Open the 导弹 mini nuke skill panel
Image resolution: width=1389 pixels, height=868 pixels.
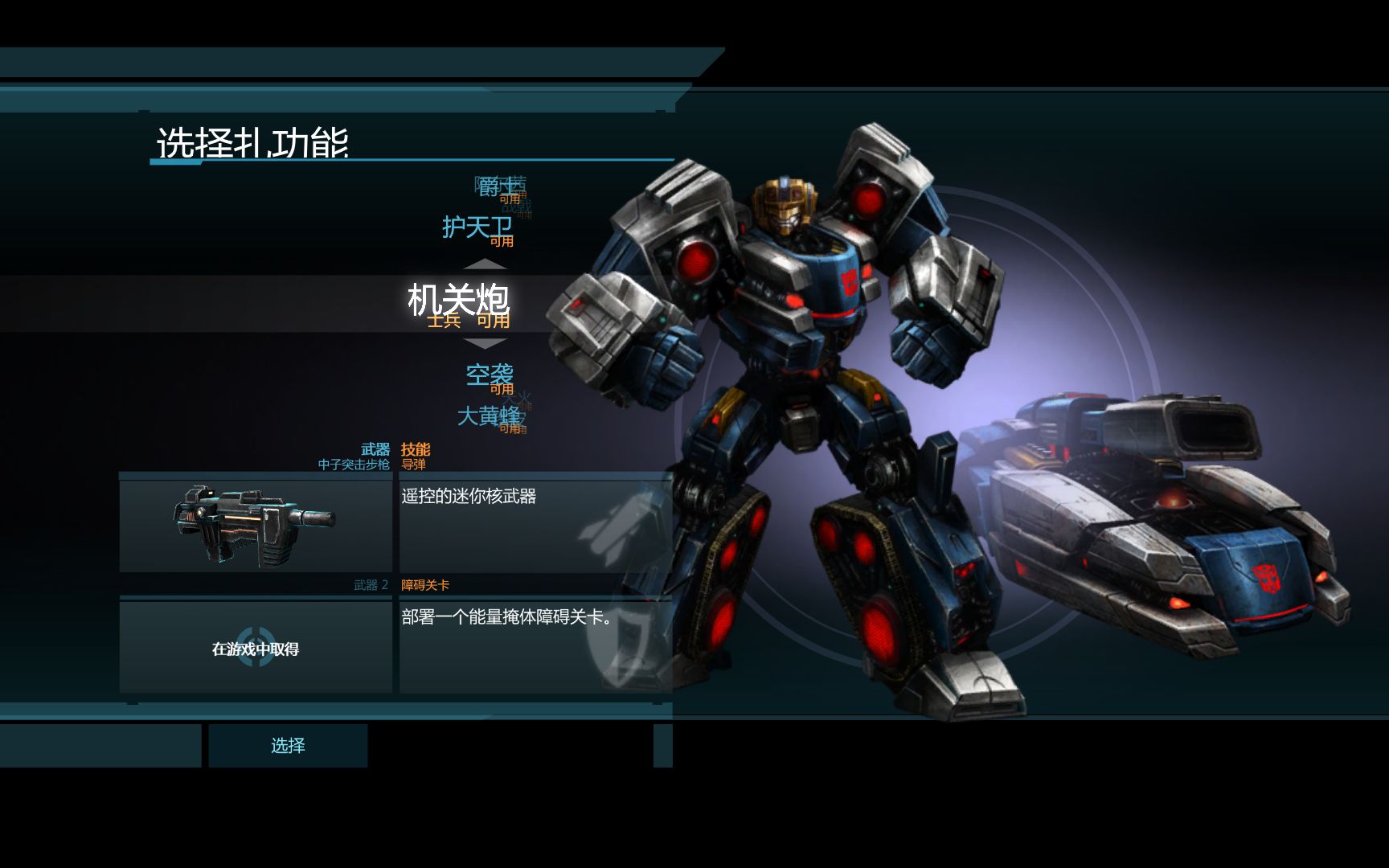(x=535, y=526)
